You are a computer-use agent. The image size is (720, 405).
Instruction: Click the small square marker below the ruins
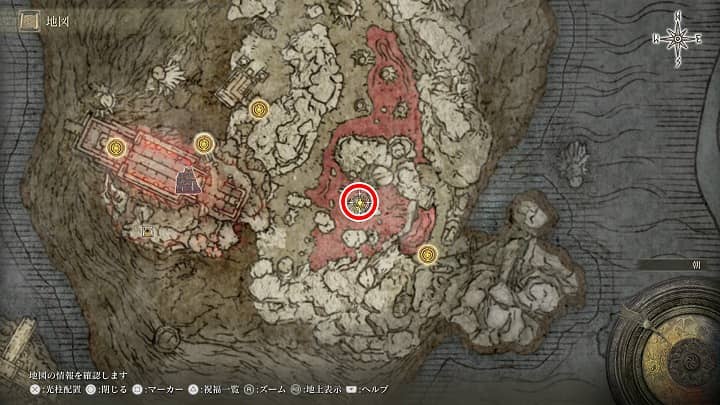click(148, 232)
